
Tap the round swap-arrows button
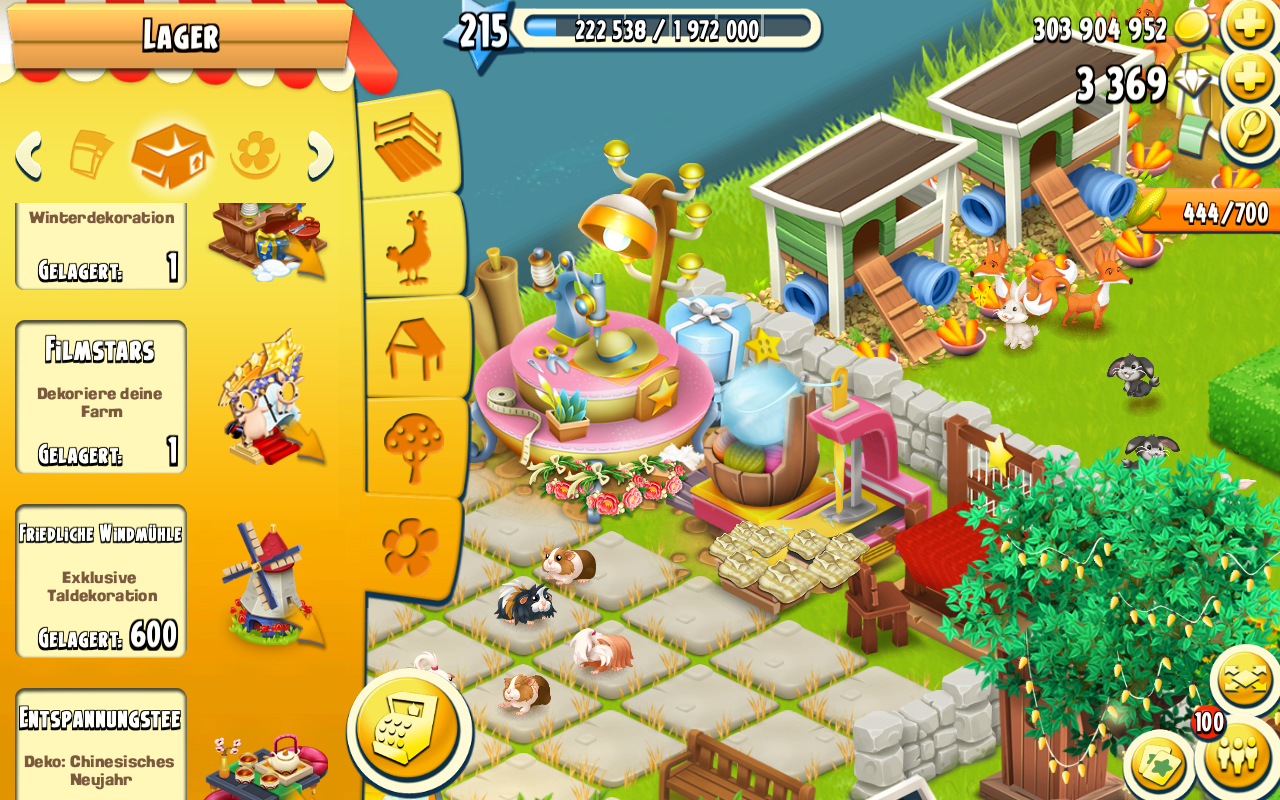(x=1244, y=680)
